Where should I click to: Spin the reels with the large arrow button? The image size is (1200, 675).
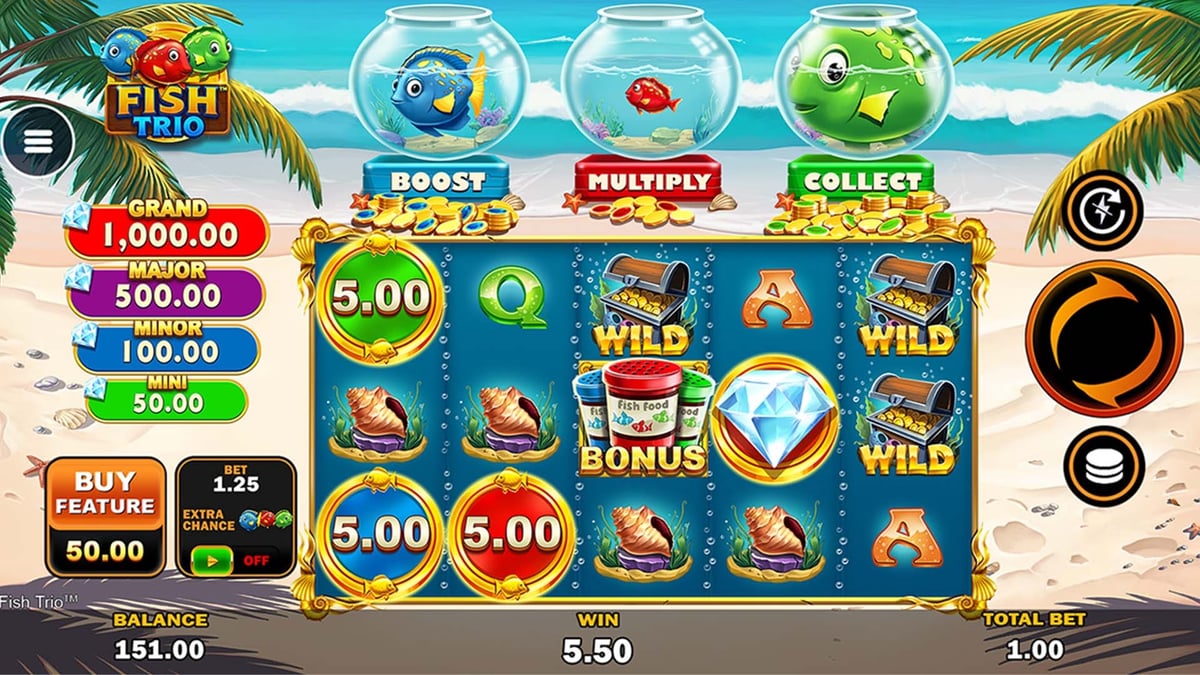(1103, 337)
